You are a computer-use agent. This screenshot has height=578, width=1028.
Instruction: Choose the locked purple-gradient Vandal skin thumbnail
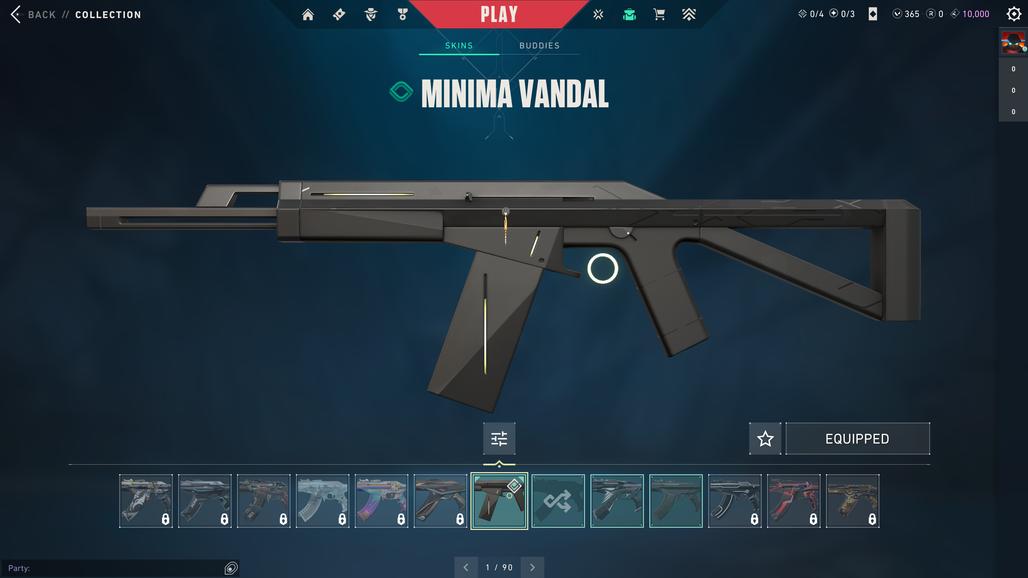tap(381, 501)
